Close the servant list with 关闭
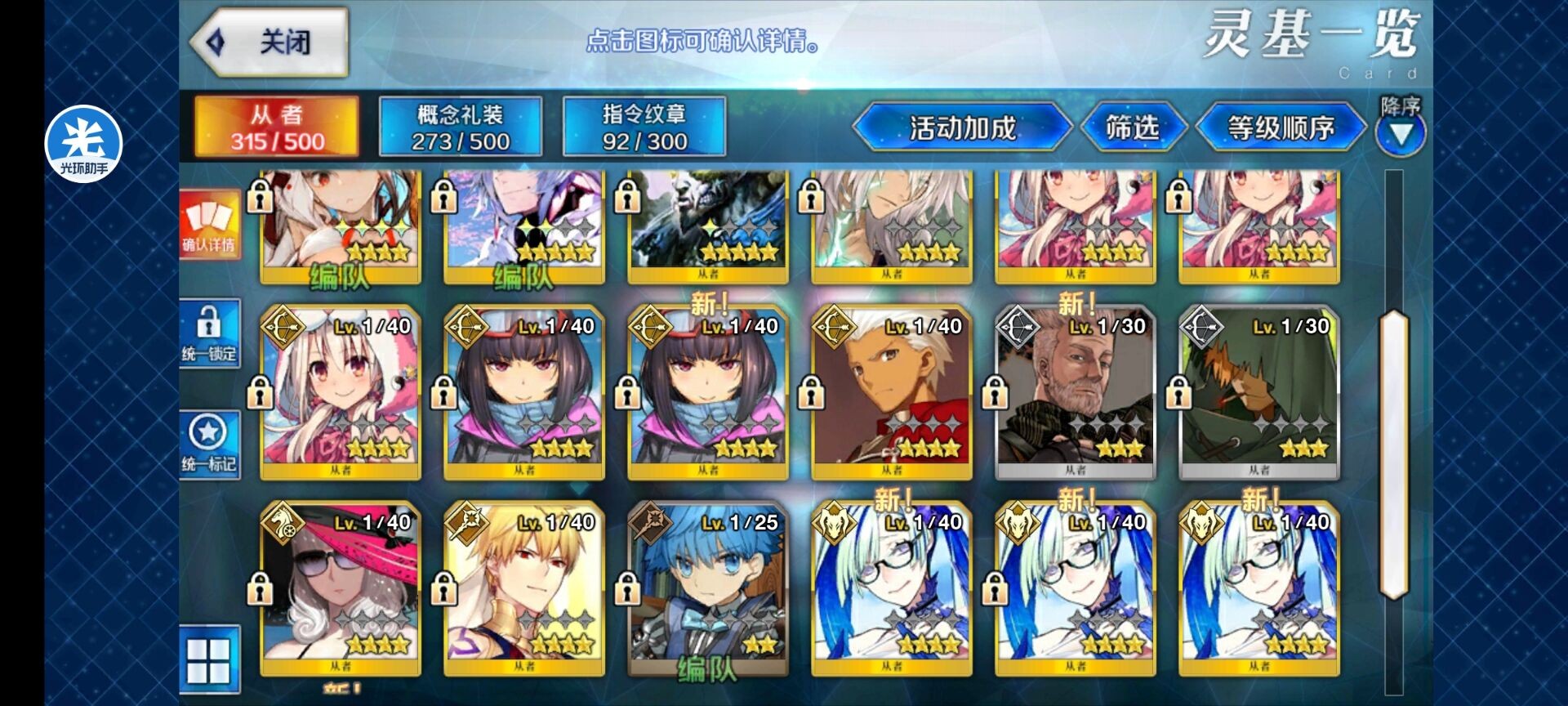1568x706 pixels. 269,42
